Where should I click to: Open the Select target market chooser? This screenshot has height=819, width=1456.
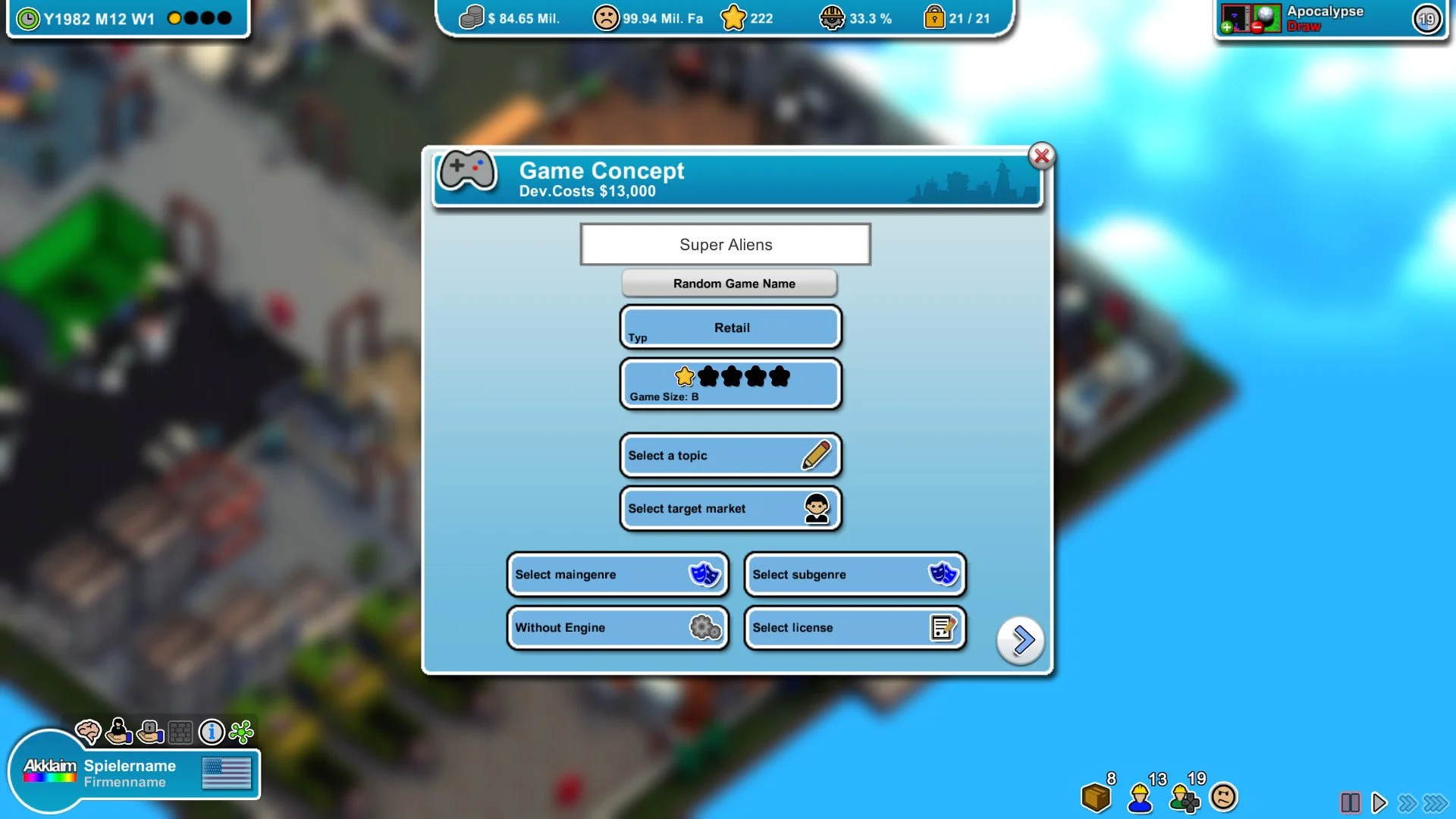coord(730,508)
